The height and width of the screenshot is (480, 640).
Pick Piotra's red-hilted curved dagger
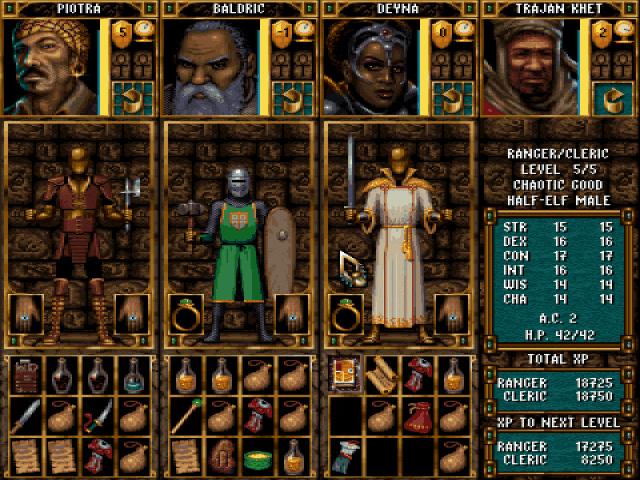[x=99, y=414]
